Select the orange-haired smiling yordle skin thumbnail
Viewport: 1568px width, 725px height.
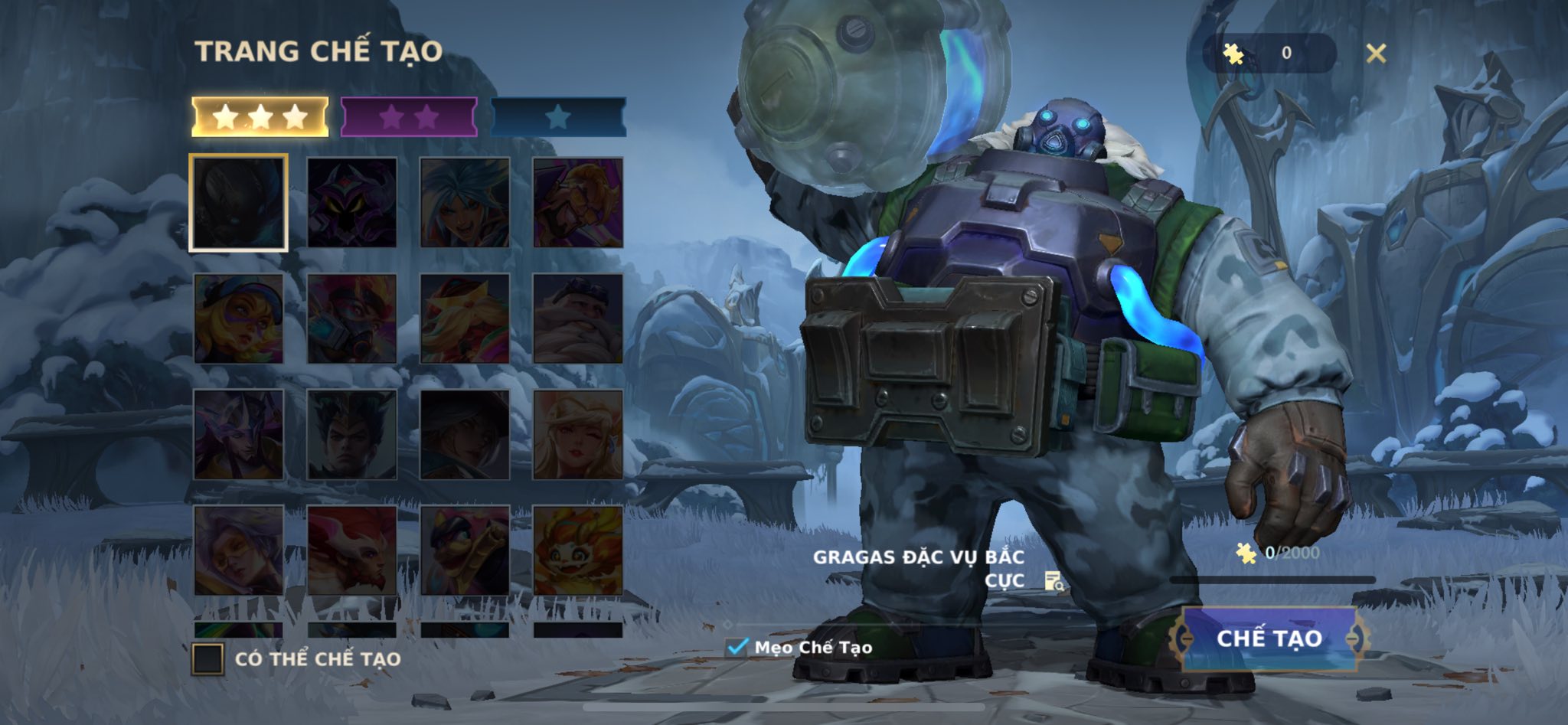(x=578, y=550)
